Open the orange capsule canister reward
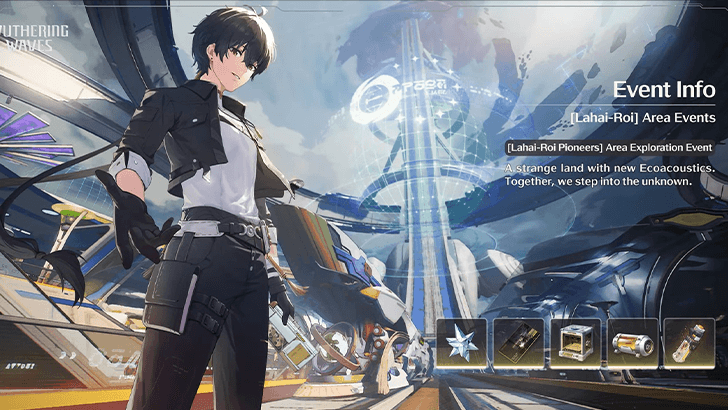Image resolution: width=728 pixels, height=410 pixels. pyautogui.click(x=632, y=344)
